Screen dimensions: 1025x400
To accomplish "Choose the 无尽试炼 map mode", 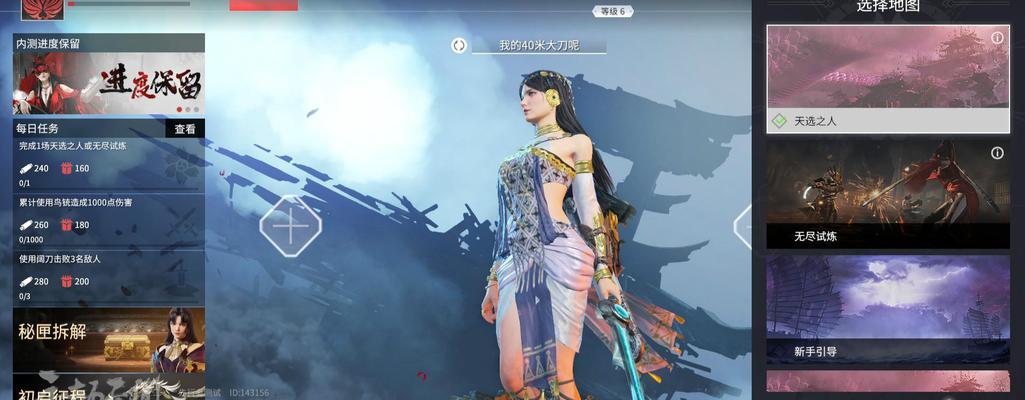I will [888, 194].
